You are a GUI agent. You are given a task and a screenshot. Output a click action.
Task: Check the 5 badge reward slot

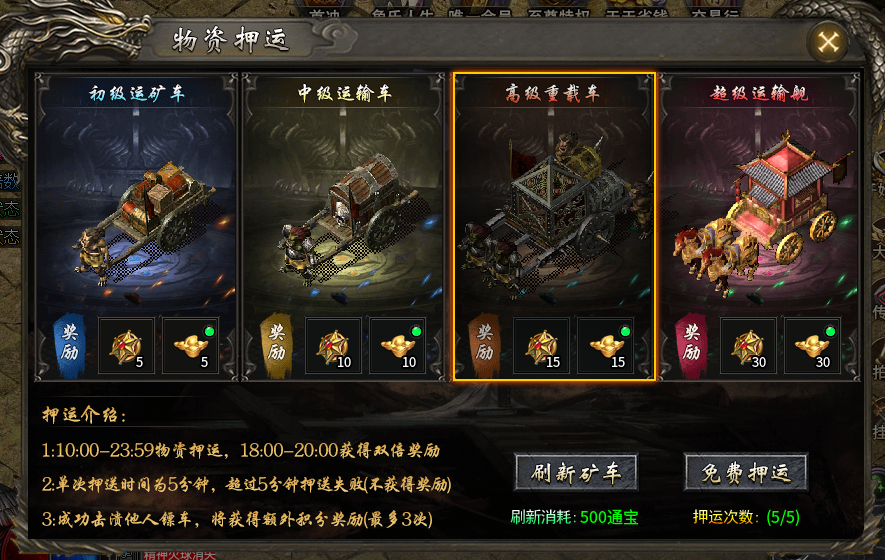point(126,345)
